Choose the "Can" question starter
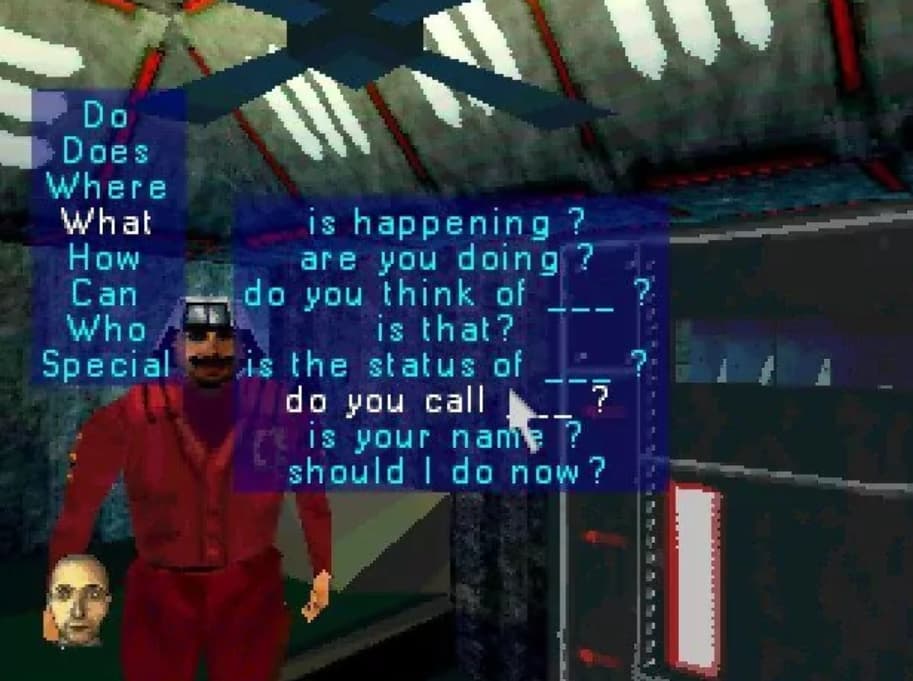 (106, 294)
